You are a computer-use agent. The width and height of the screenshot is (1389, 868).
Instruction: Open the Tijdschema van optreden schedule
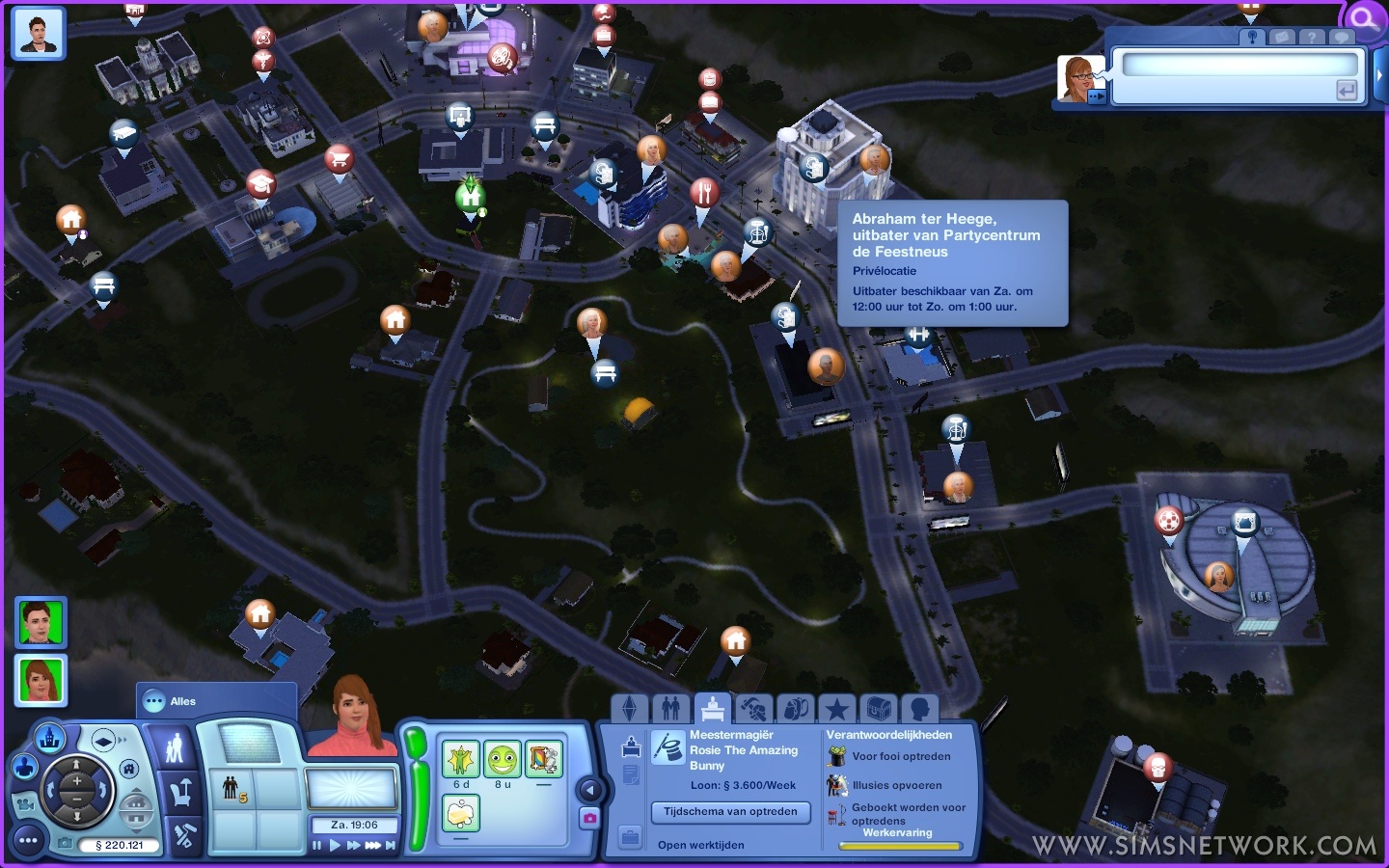point(730,812)
